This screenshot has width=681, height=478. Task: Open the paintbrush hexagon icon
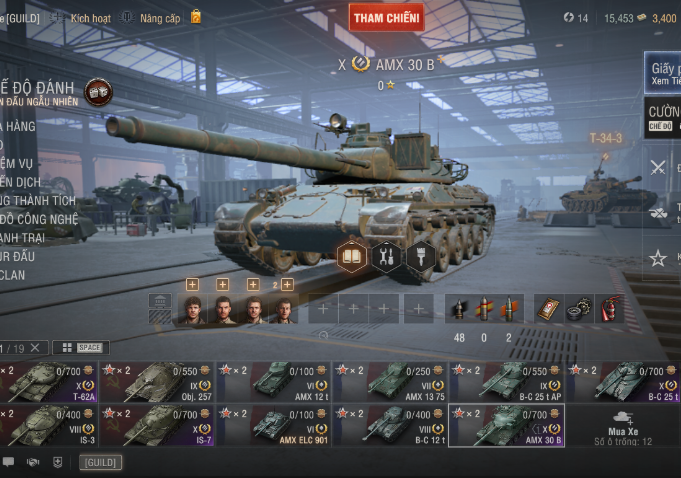419,256
